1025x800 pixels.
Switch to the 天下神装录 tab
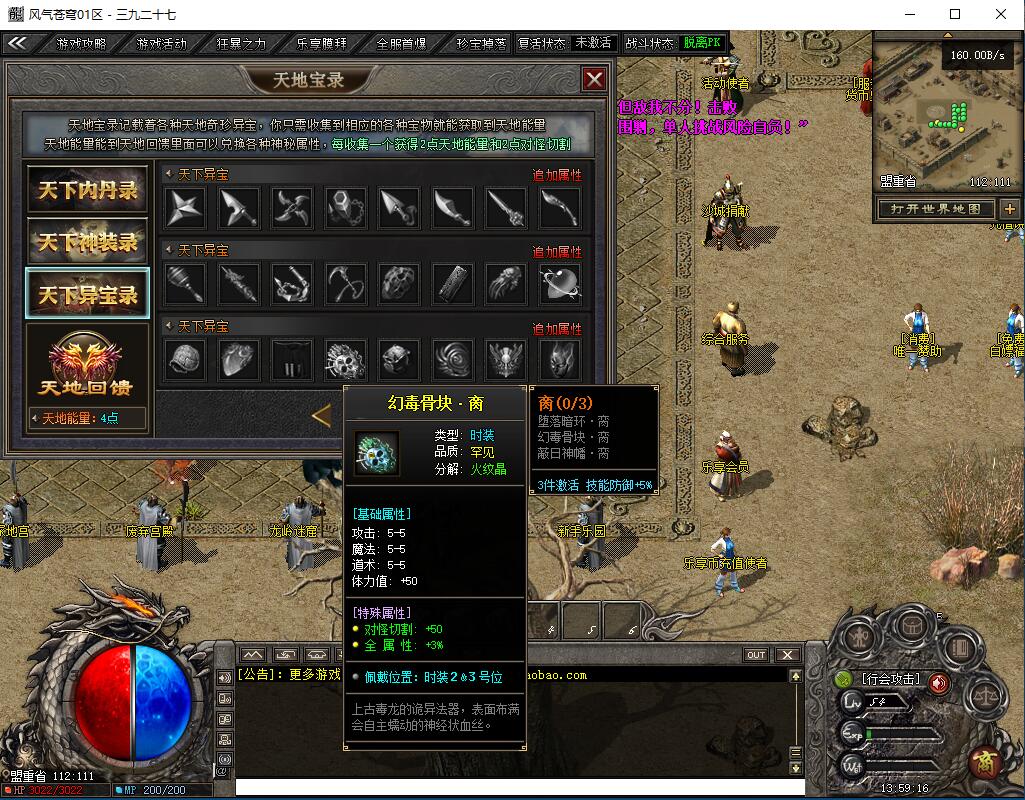(x=87, y=242)
